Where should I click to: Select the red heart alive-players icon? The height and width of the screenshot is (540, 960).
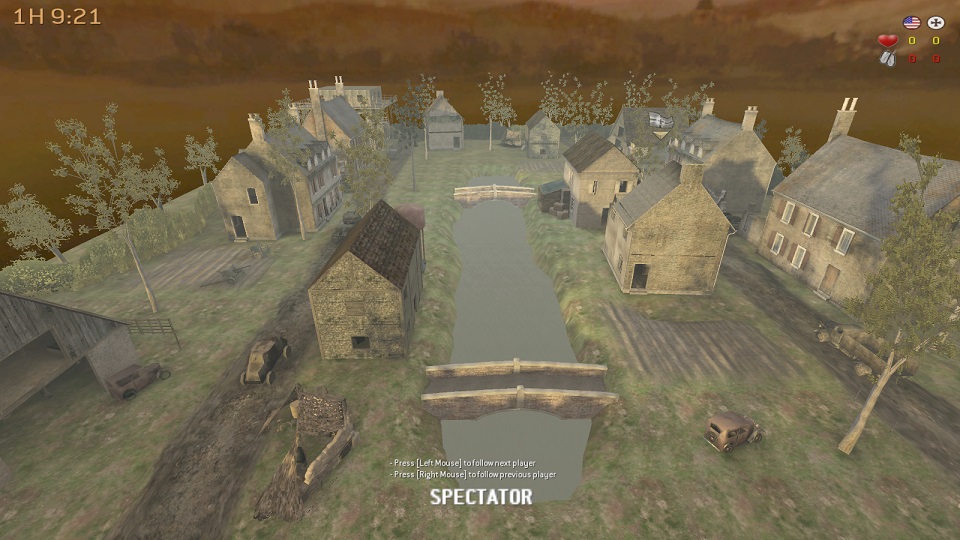[x=887, y=41]
